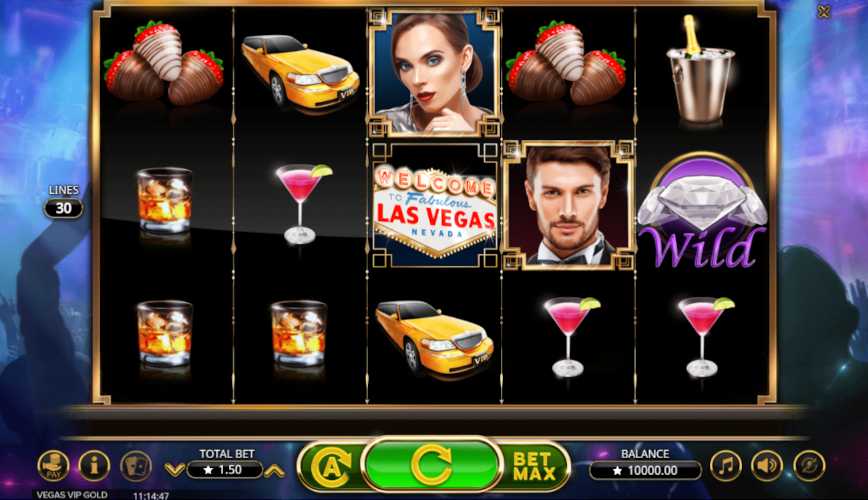The height and width of the screenshot is (500, 868).
Task: Open the card gamble feature
Action: 135,465
